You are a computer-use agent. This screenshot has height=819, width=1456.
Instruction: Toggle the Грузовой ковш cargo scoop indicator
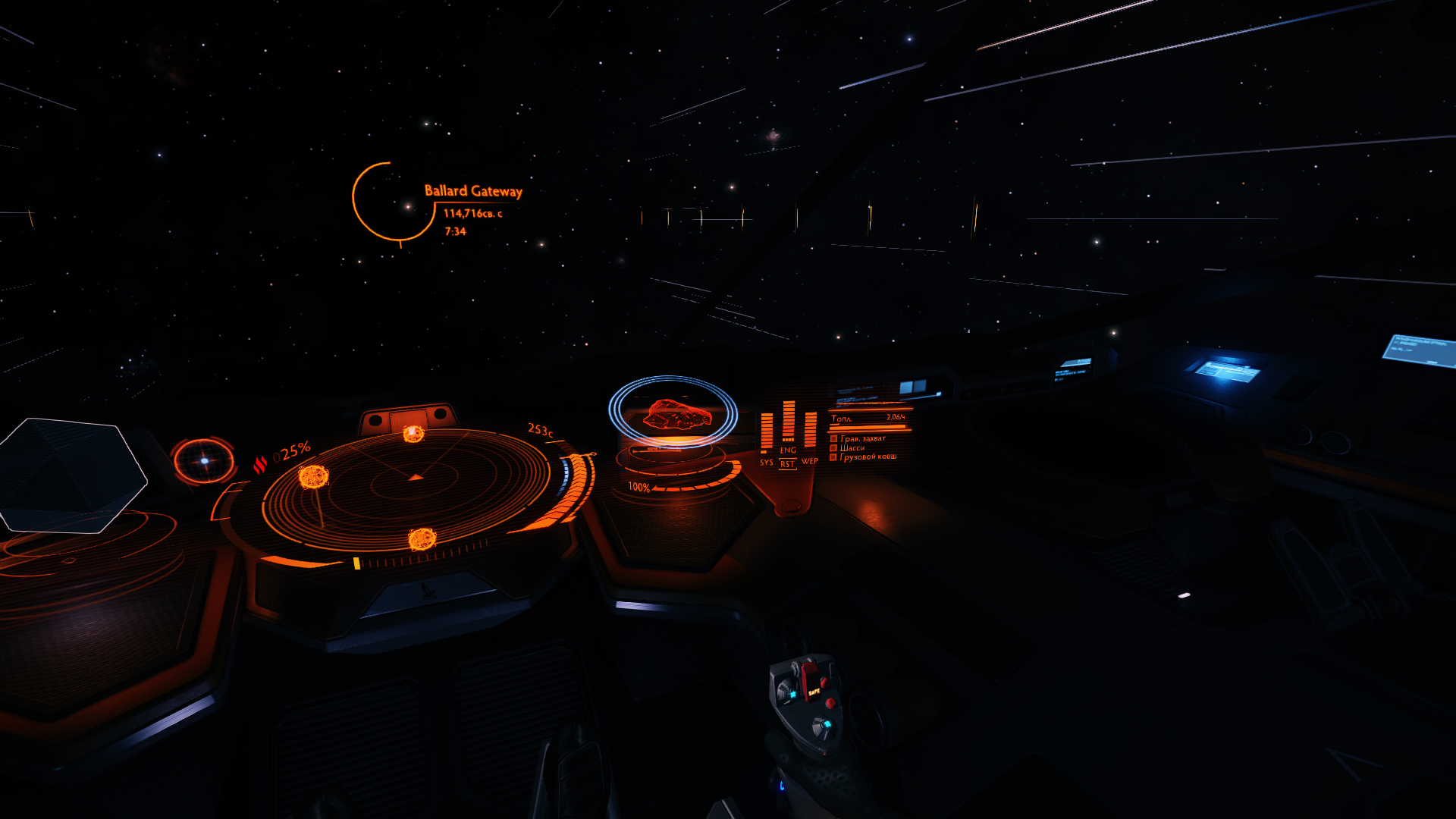[x=833, y=457]
